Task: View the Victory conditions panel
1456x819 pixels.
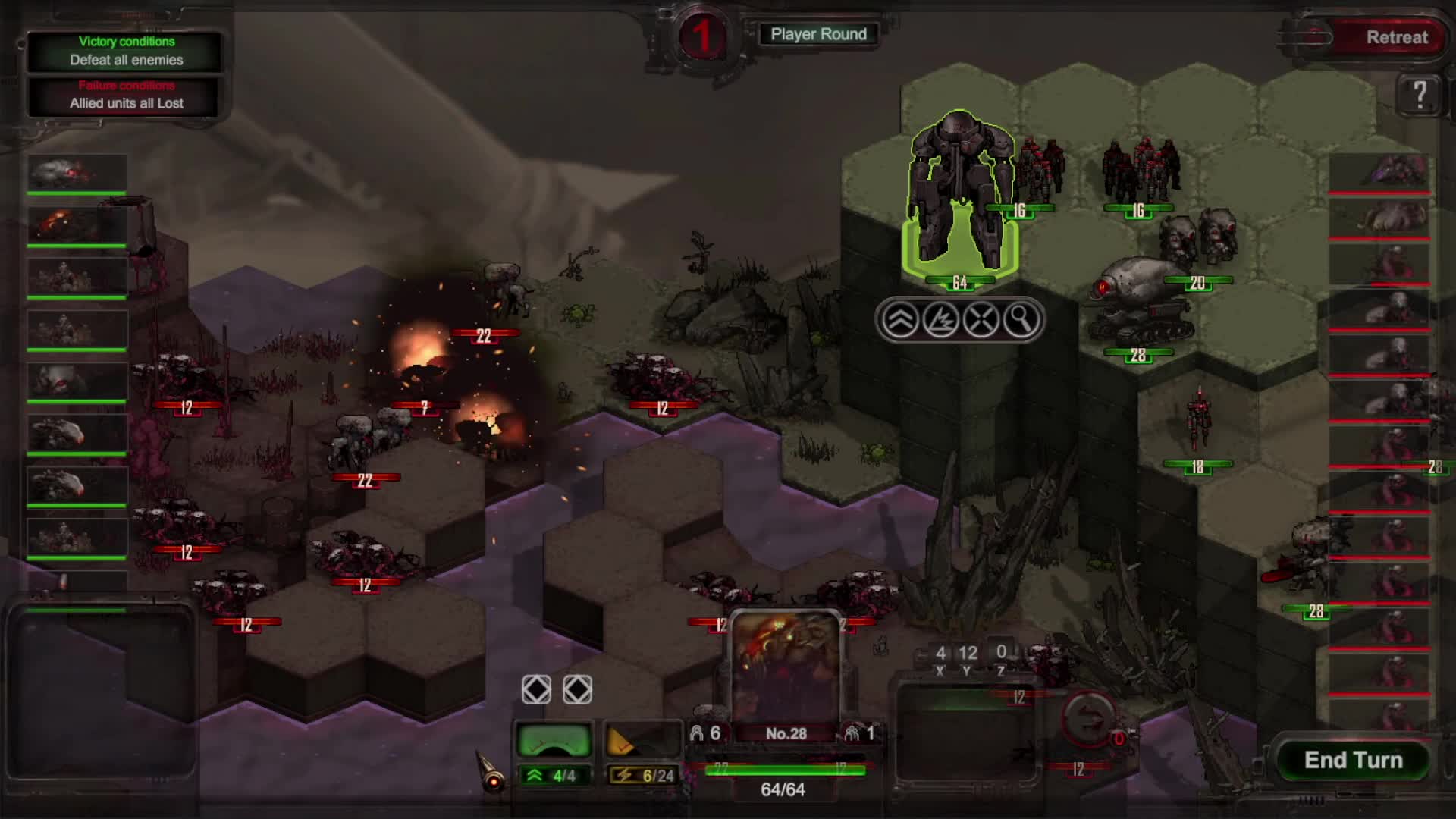Action: coord(126,51)
